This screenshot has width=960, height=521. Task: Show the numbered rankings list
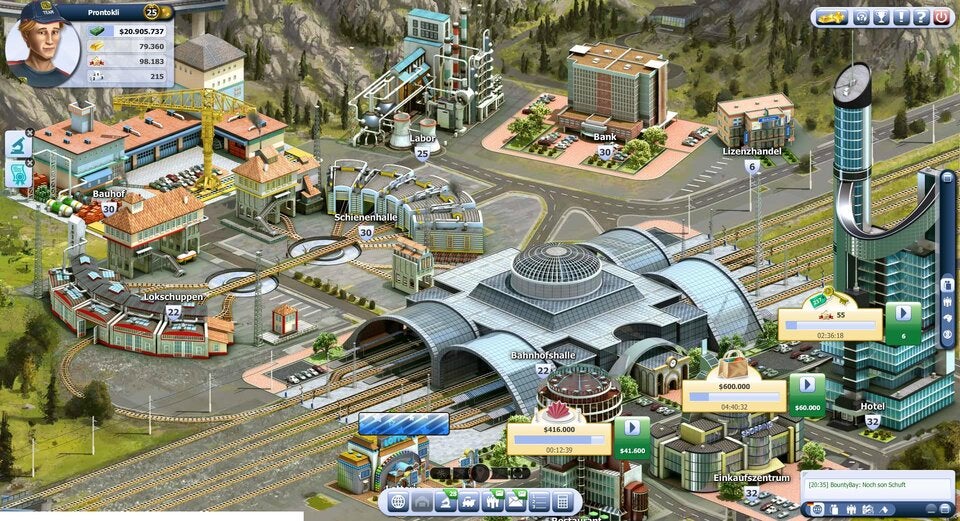tap(540, 501)
